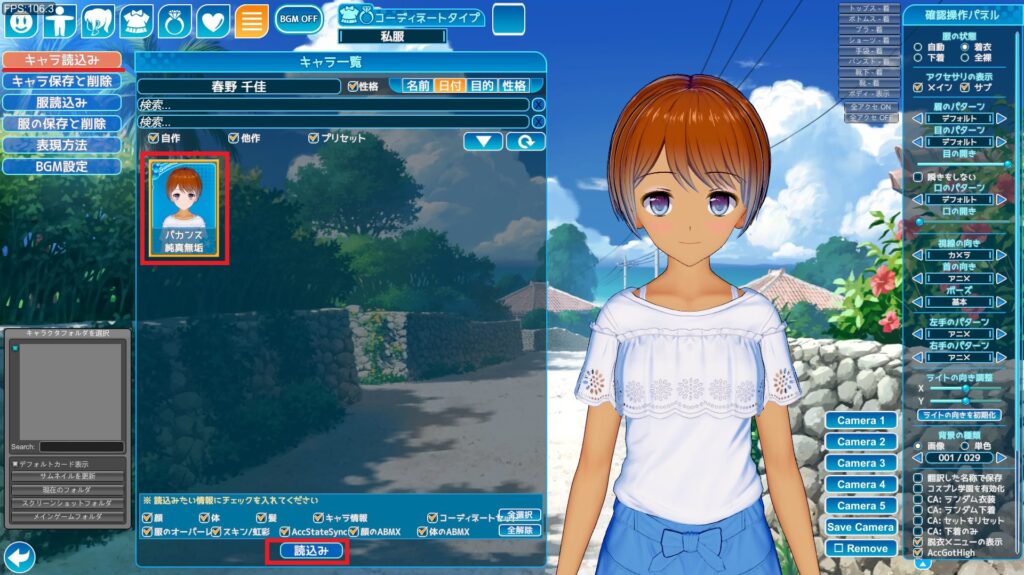This screenshot has height=575, width=1024.
Task: Click the Save Camera button
Action: point(861,527)
